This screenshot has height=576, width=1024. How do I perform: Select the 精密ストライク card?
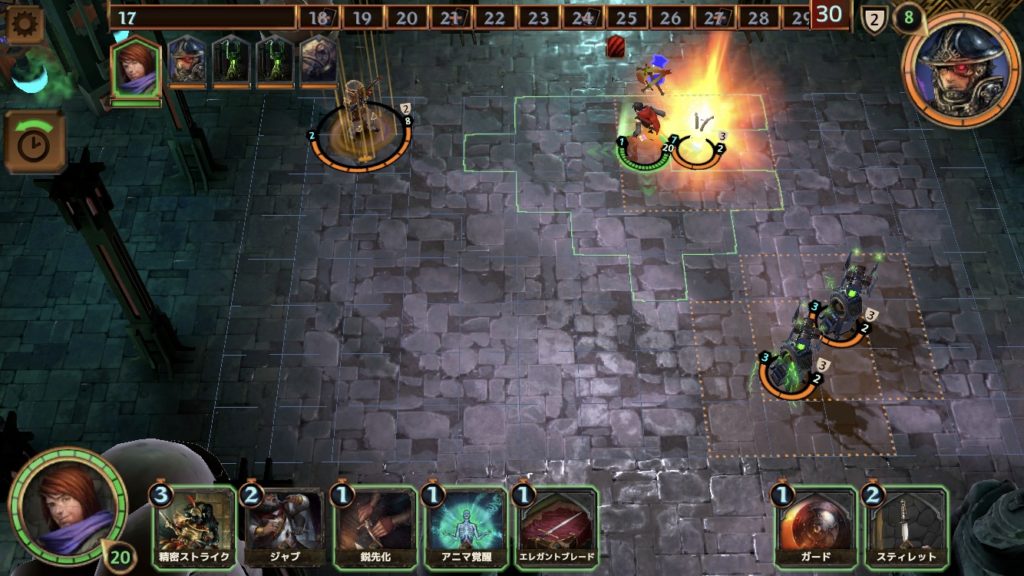[x=194, y=526]
